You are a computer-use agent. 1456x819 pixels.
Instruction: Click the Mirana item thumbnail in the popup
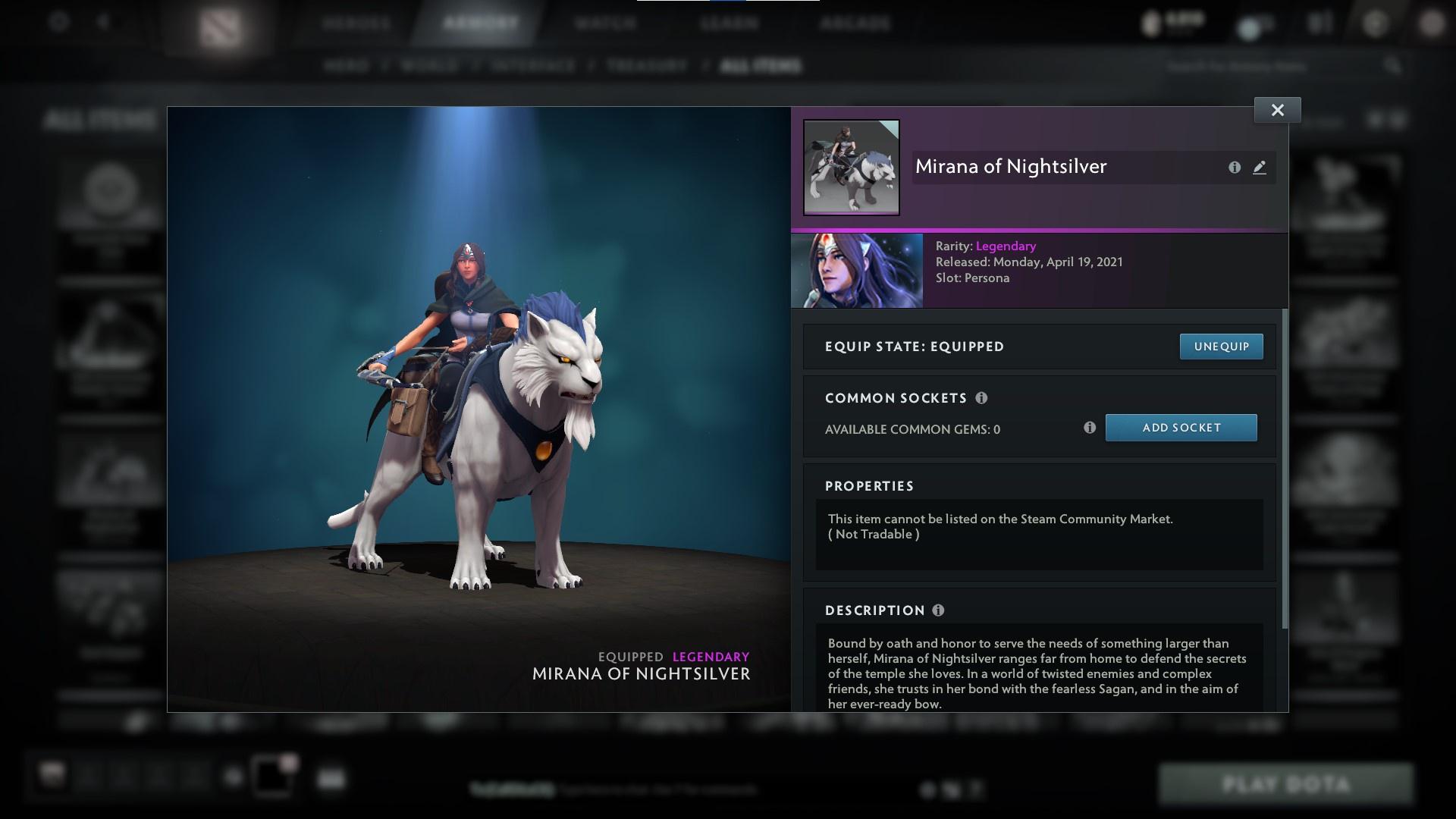[x=851, y=165]
